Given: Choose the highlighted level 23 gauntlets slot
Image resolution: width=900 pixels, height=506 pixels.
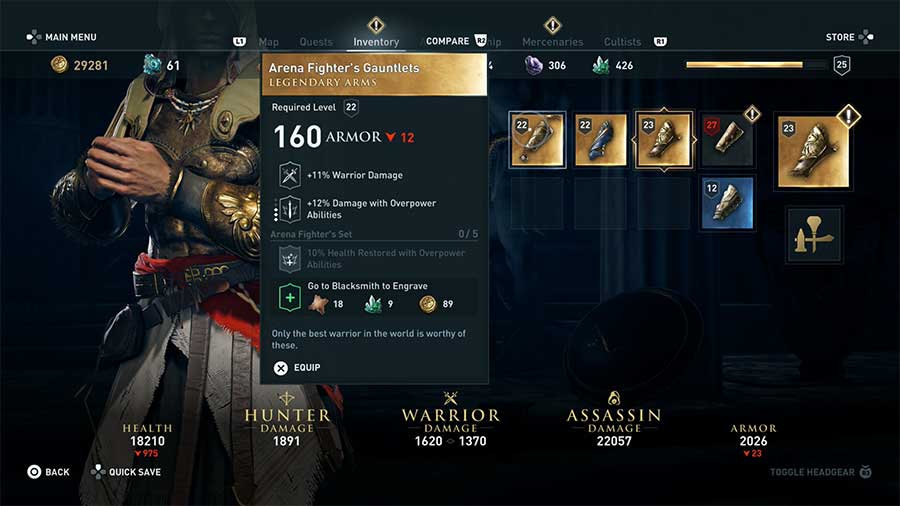Looking at the screenshot, I should coord(664,140).
